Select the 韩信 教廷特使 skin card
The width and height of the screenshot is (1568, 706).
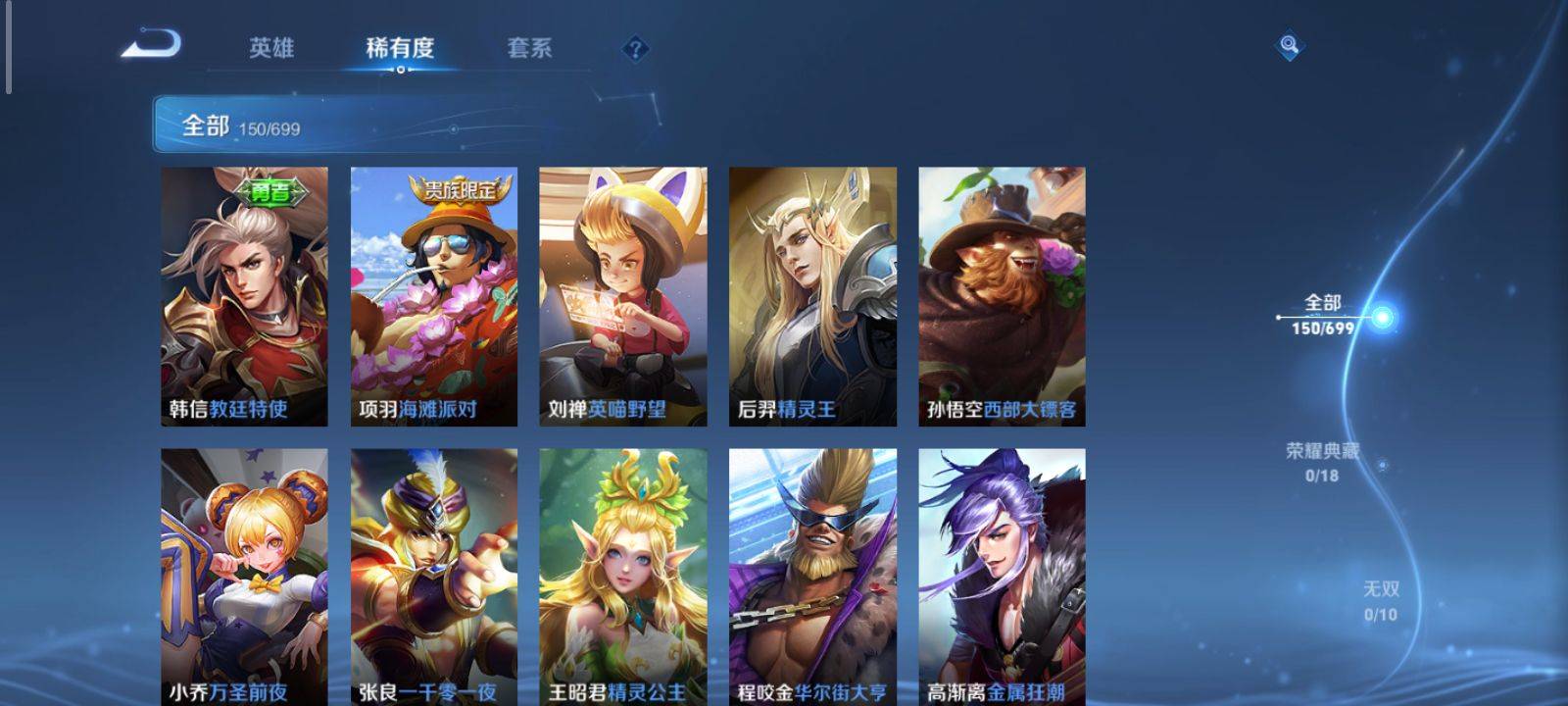tap(244, 296)
